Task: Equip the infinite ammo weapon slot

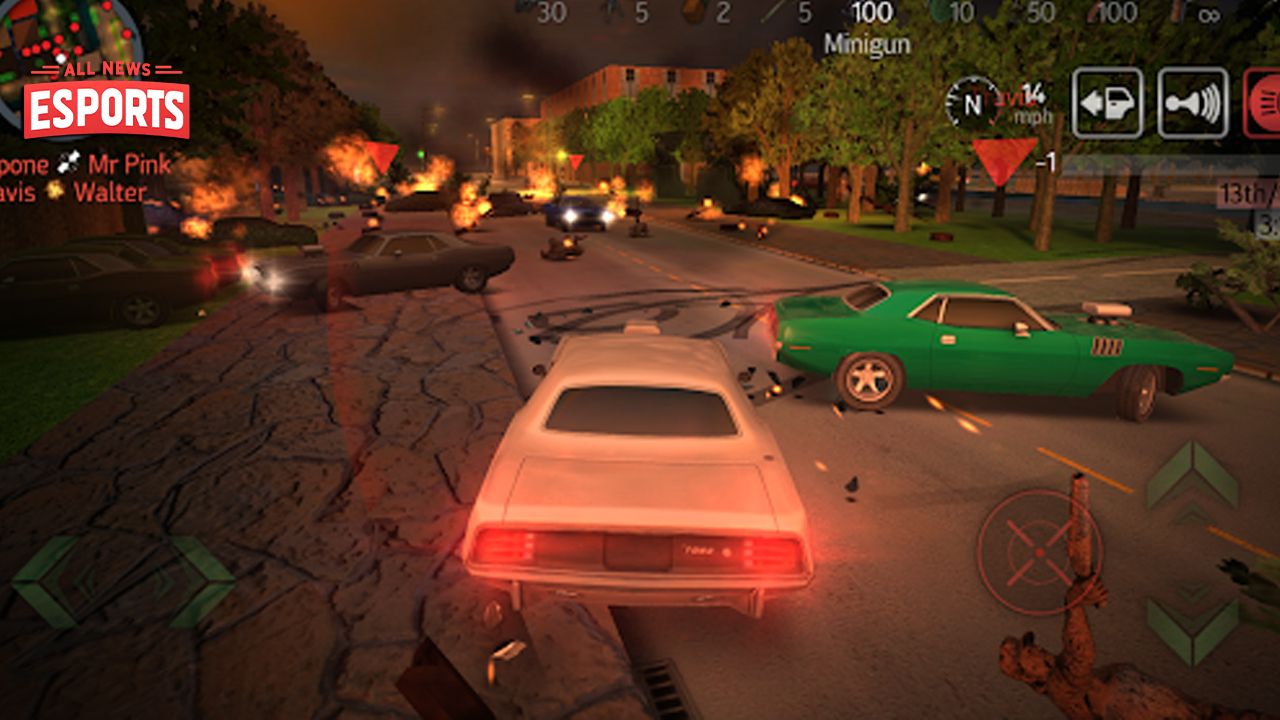Action: [x=1197, y=13]
